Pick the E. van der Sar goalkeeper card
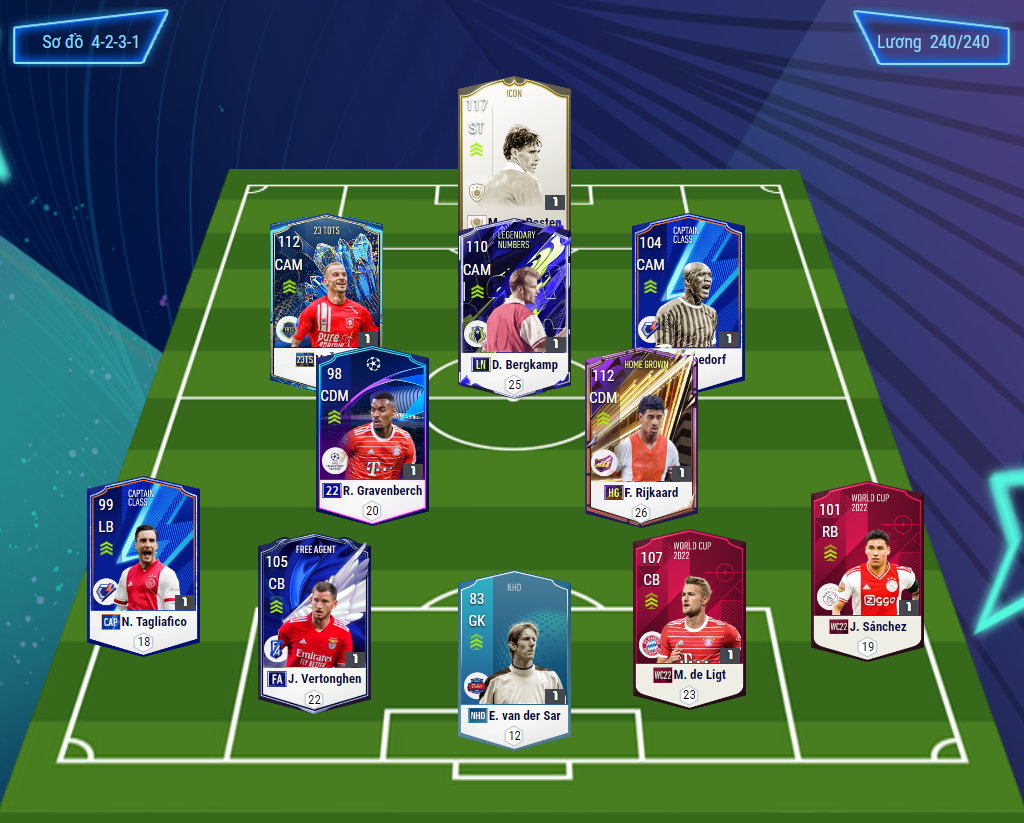 coord(513,655)
